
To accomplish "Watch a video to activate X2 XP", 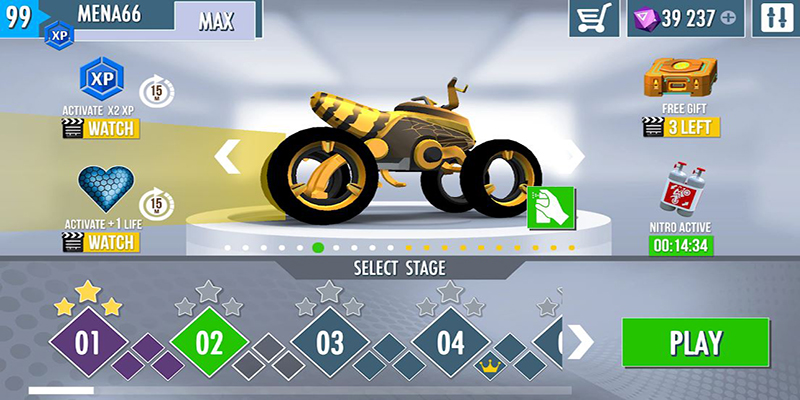I will [x=100, y=128].
